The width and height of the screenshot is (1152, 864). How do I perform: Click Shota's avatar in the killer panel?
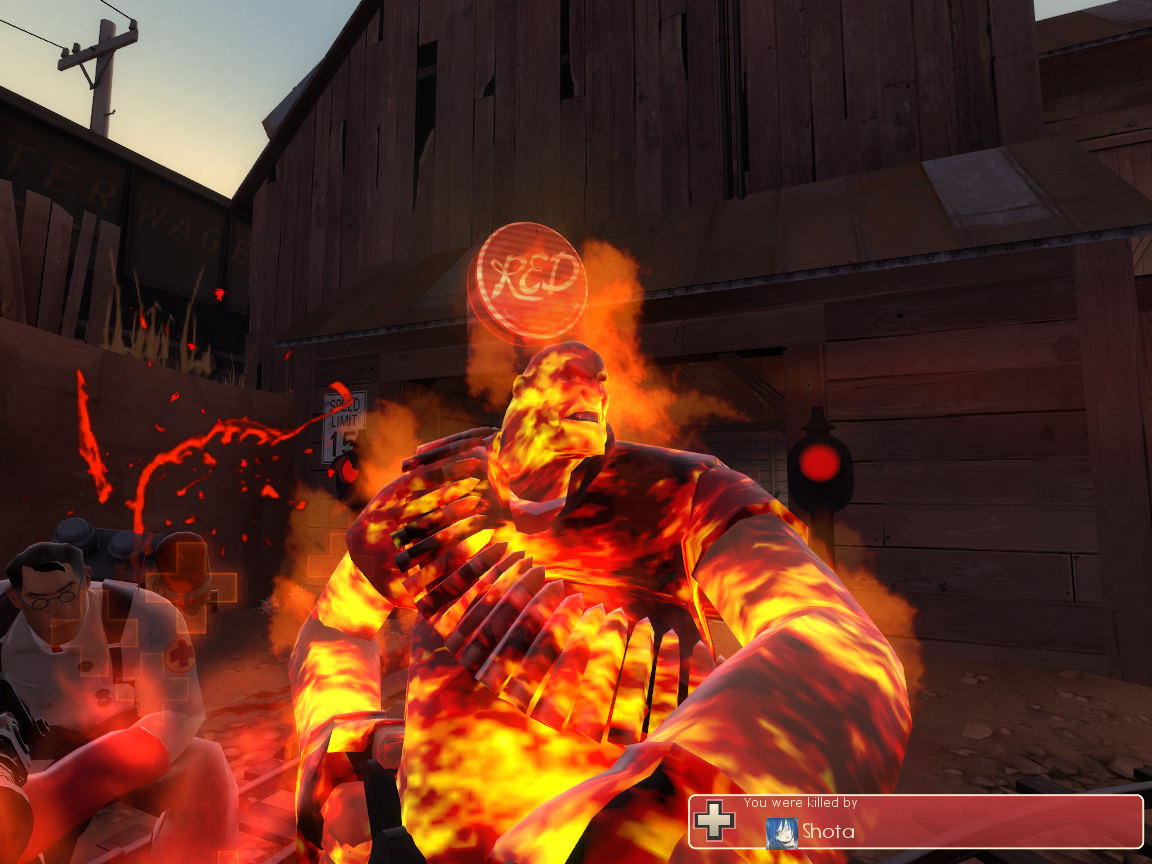pyautogui.click(x=781, y=832)
